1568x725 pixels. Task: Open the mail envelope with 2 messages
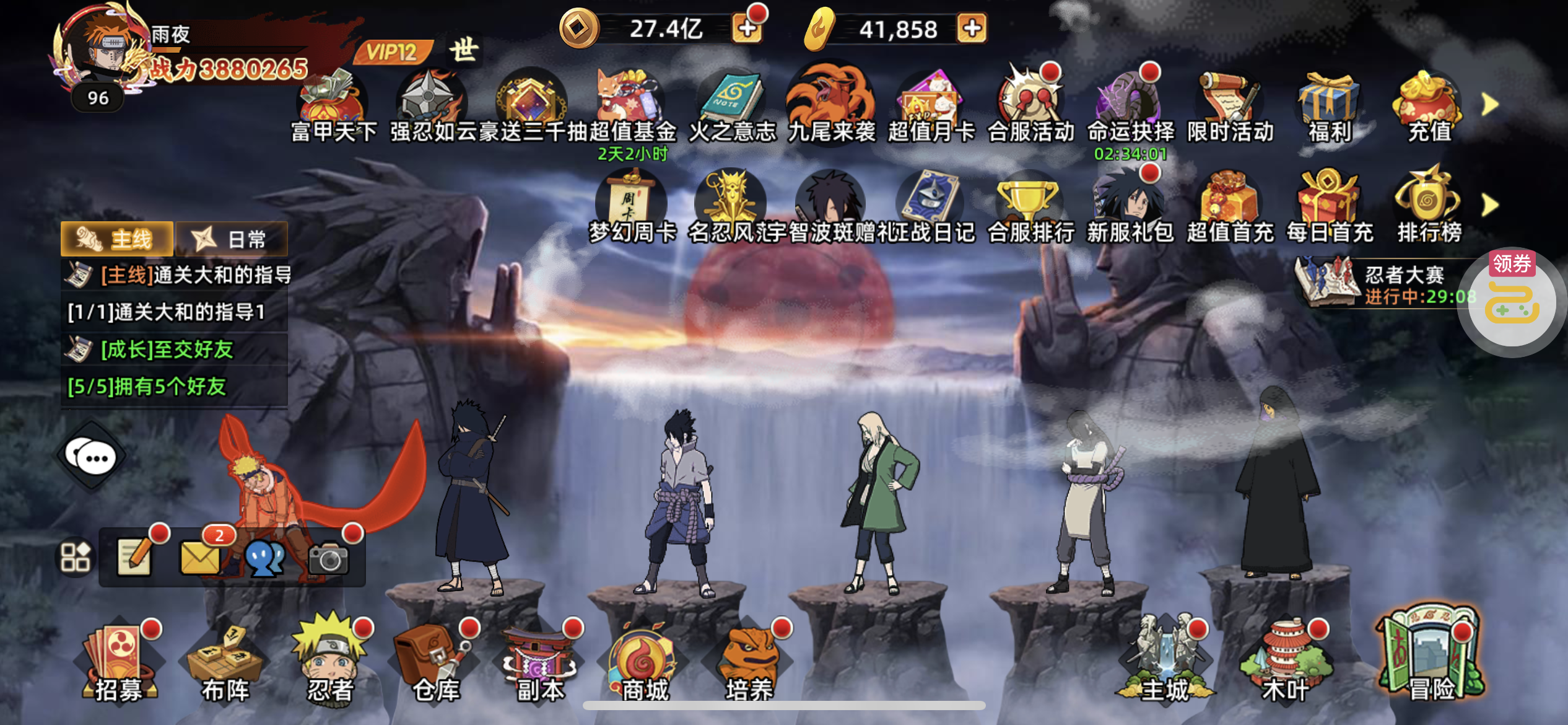(200, 556)
